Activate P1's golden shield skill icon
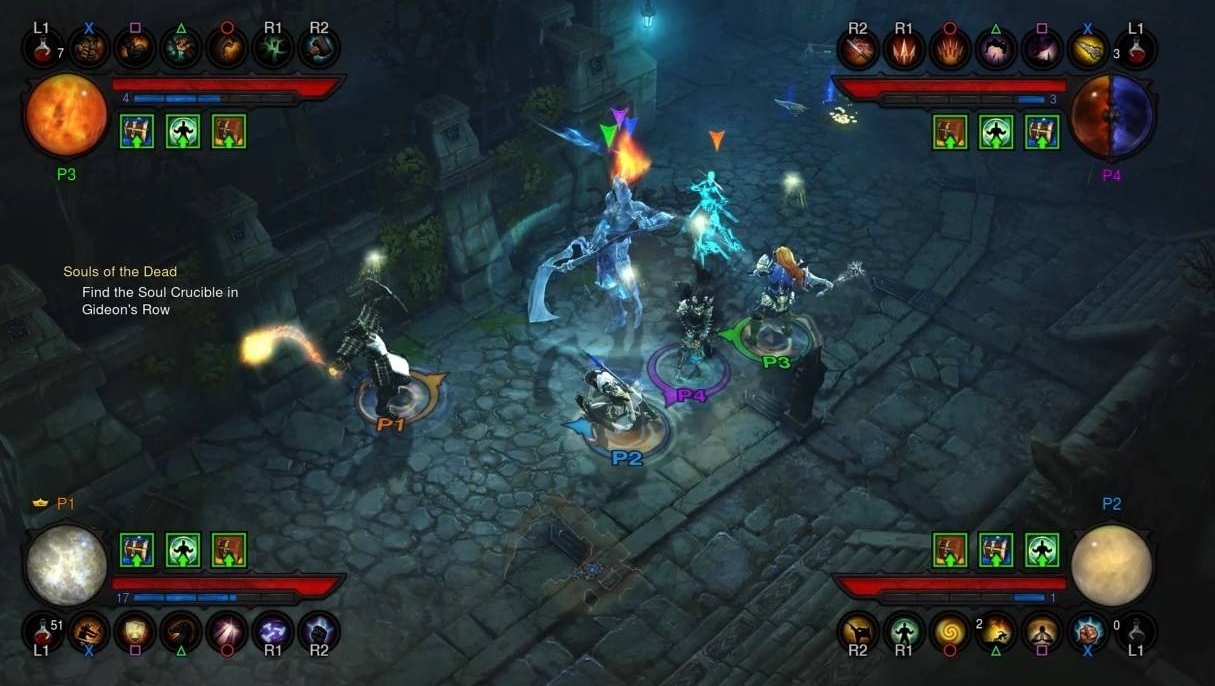1215x686 pixels. tap(135, 632)
